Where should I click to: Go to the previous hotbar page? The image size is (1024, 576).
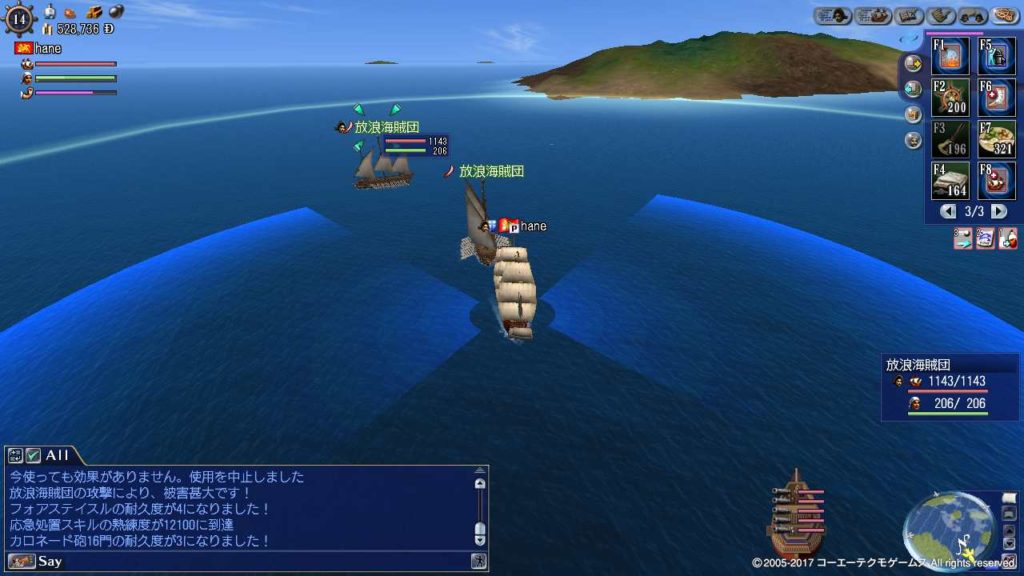click(949, 211)
